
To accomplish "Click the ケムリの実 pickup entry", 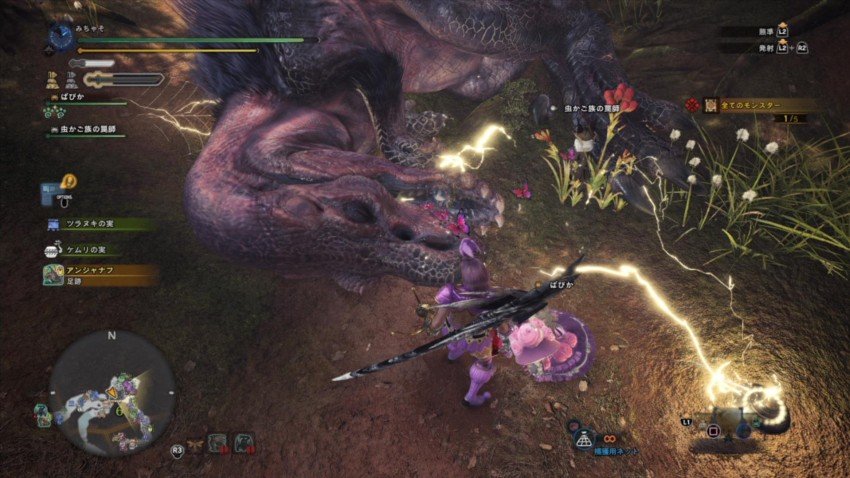I will click(92, 249).
